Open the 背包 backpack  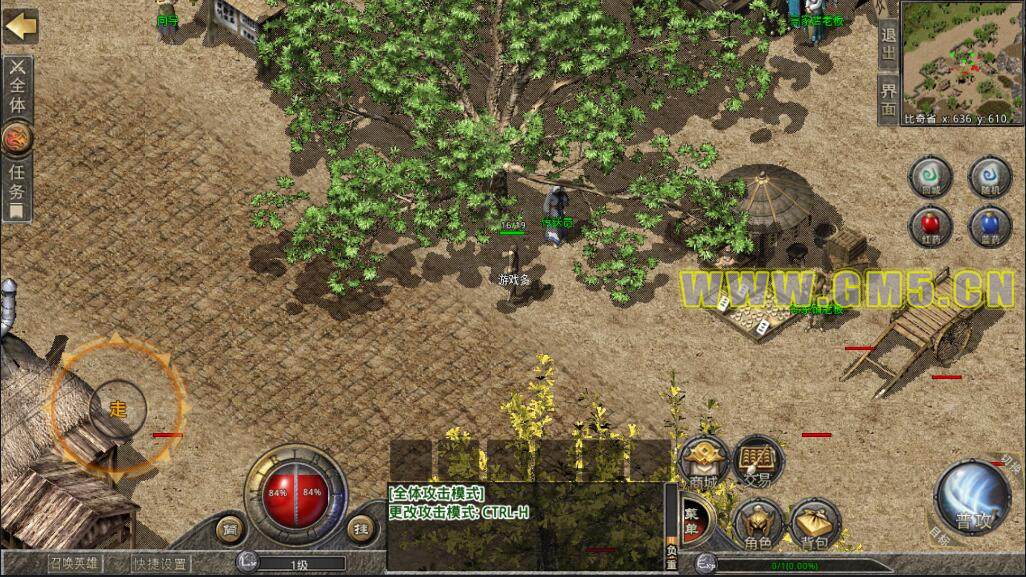point(812,521)
